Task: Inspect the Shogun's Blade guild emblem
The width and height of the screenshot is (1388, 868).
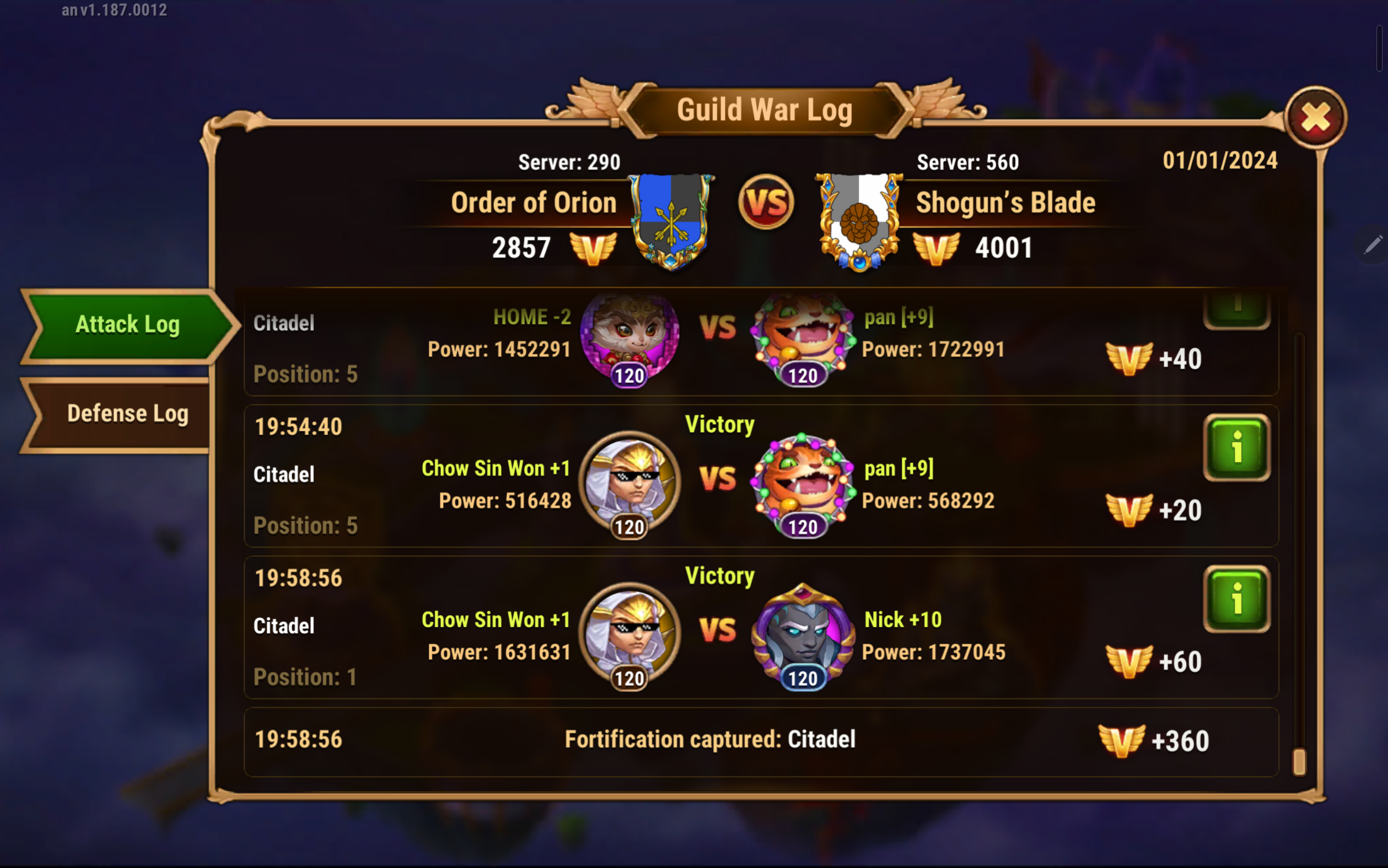Action: click(859, 221)
